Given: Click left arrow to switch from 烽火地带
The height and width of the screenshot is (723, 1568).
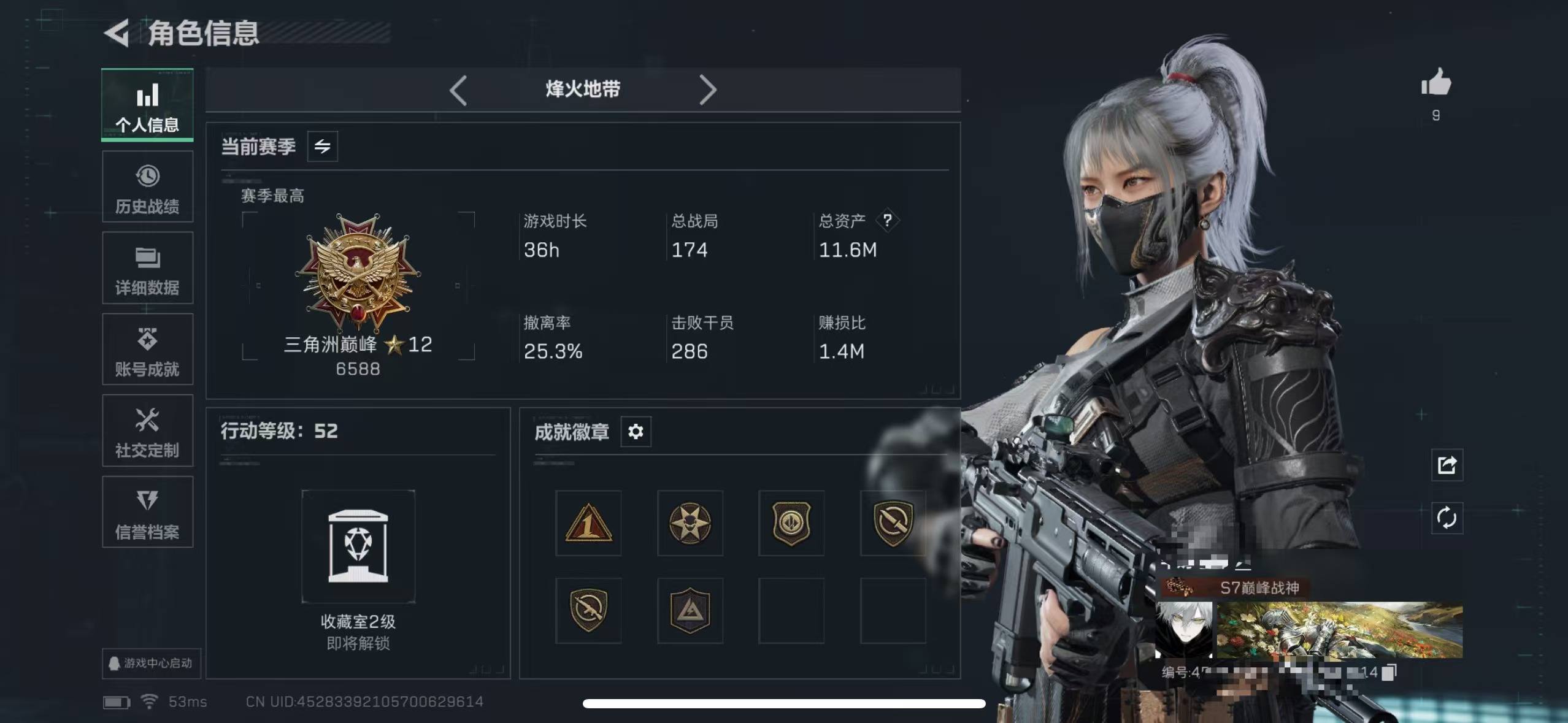Looking at the screenshot, I should pos(459,90).
